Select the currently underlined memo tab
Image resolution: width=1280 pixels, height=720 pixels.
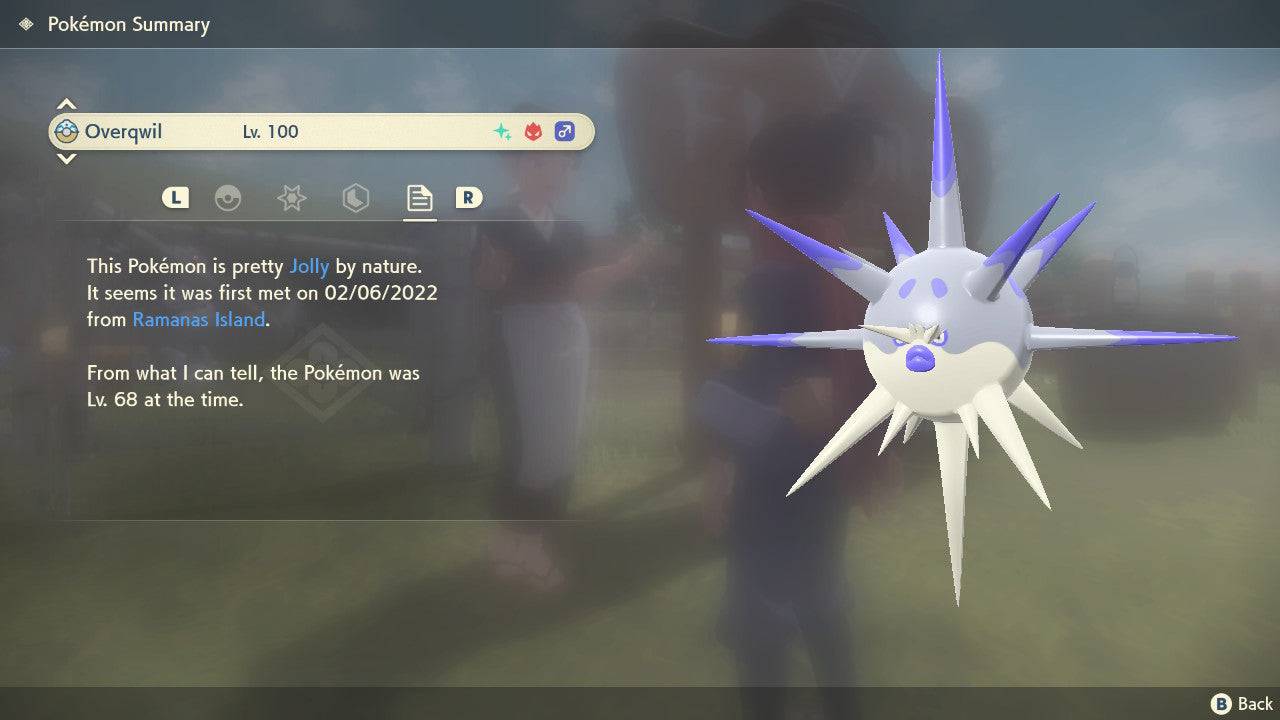(419, 198)
